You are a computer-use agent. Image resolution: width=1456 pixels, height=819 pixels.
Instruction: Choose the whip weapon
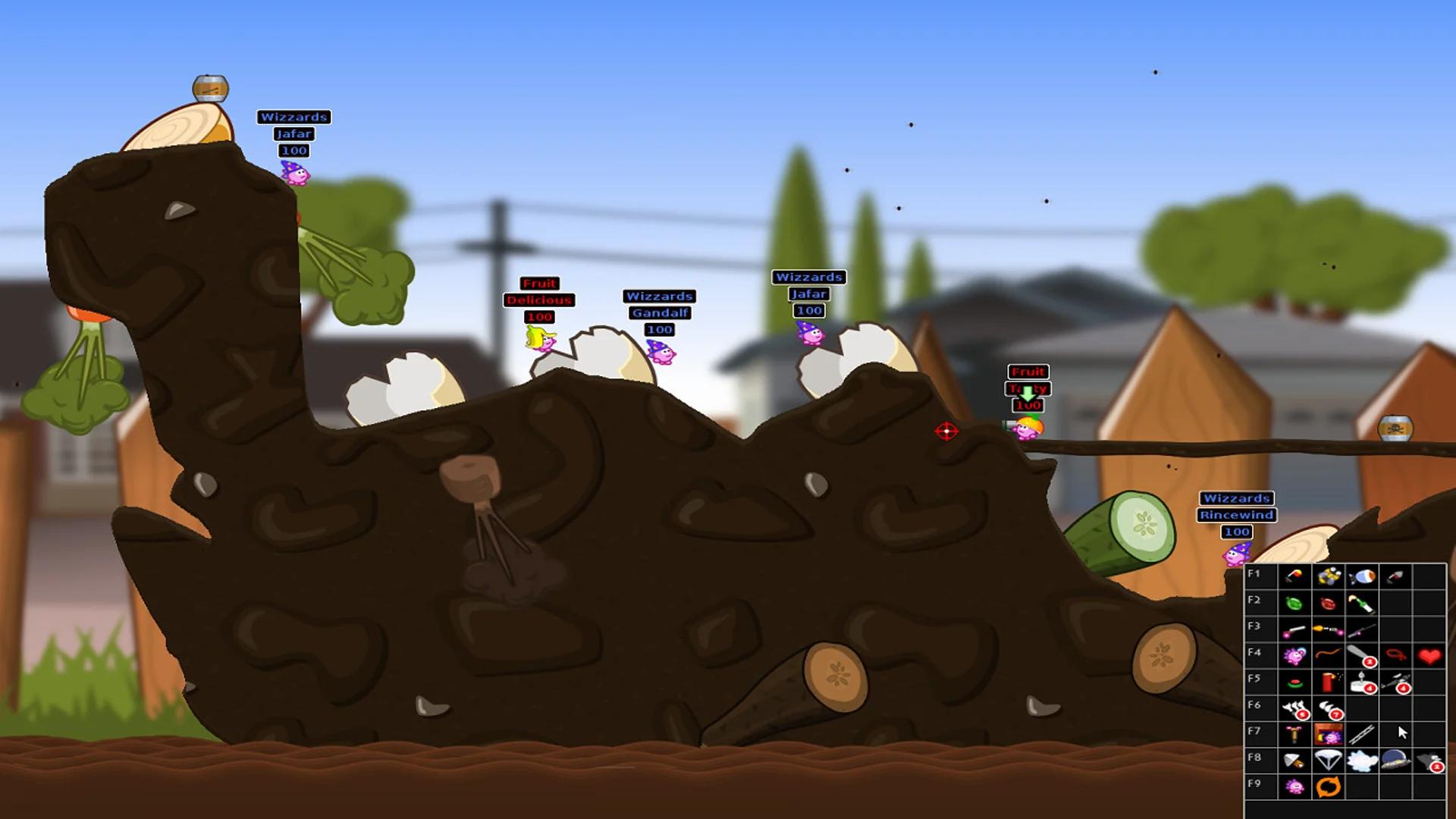[1328, 655]
